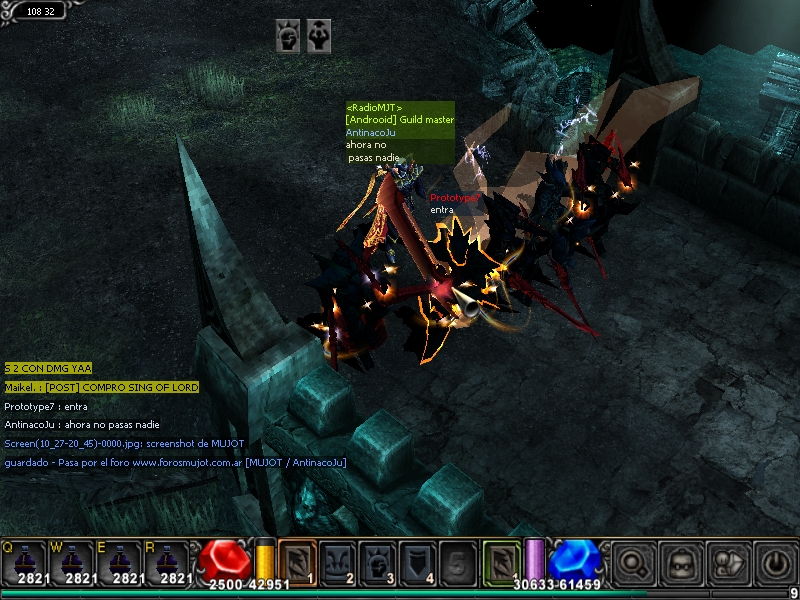Open the magnifying glass search button
This screenshot has height=600, width=800.
click(x=632, y=562)
